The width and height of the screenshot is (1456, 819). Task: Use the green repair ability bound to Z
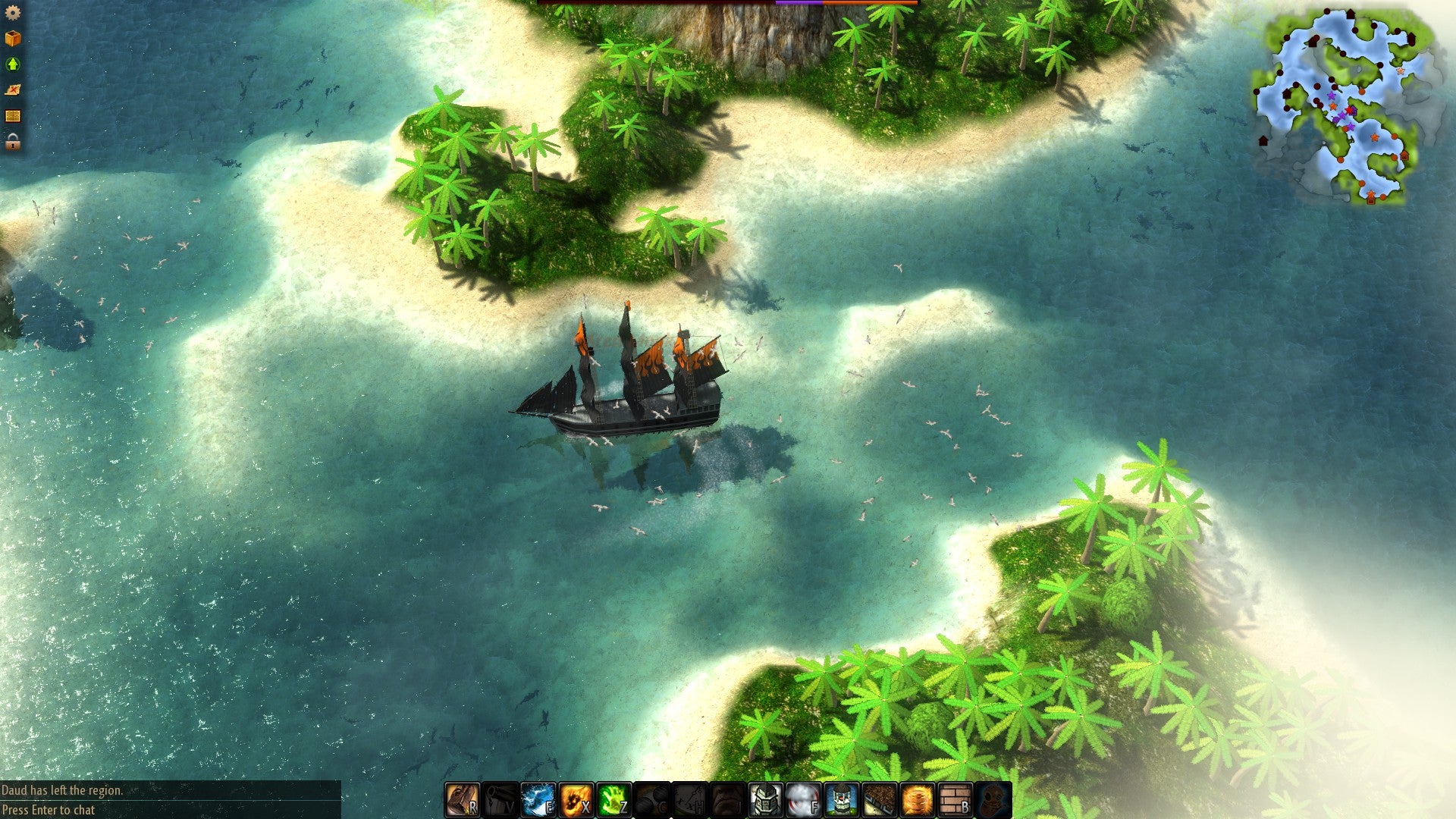coord(616,798)
